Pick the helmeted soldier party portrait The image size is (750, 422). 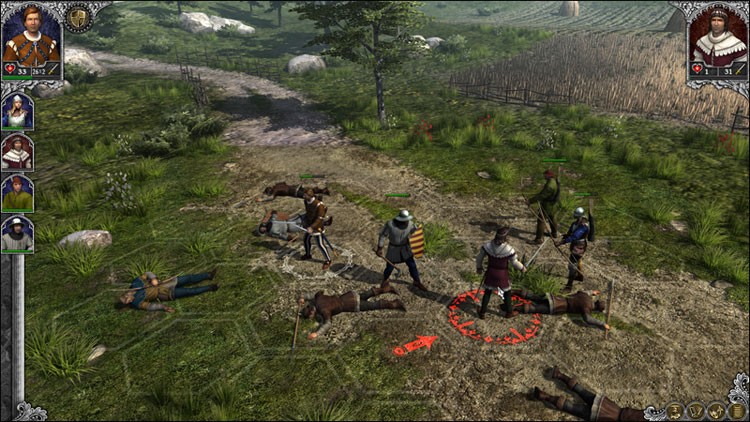tap(17, 232)
